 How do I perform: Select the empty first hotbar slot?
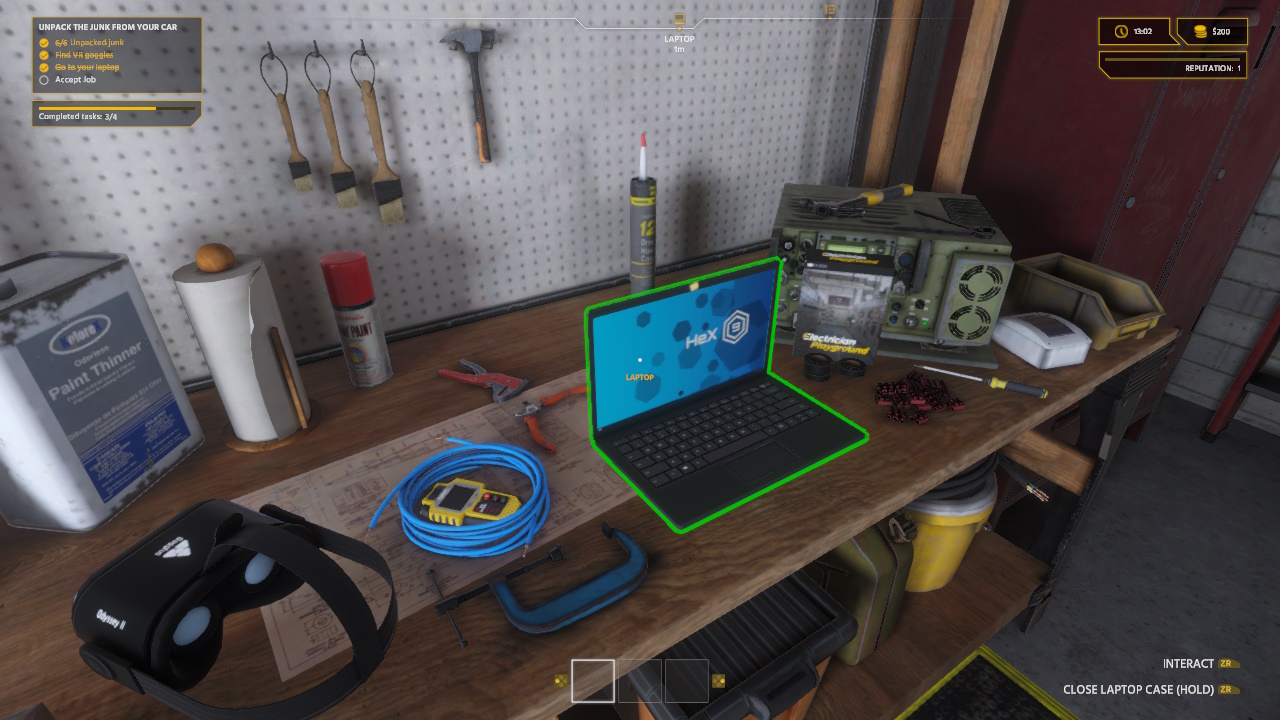[x=594, y=681]
